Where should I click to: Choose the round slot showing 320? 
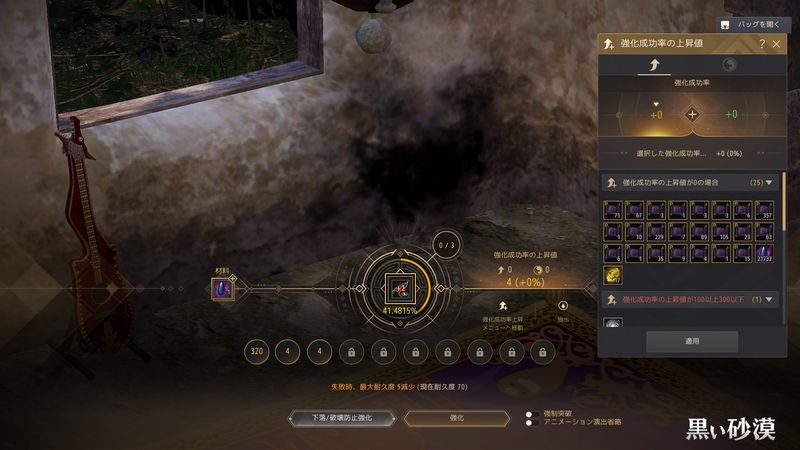point(258,353)
